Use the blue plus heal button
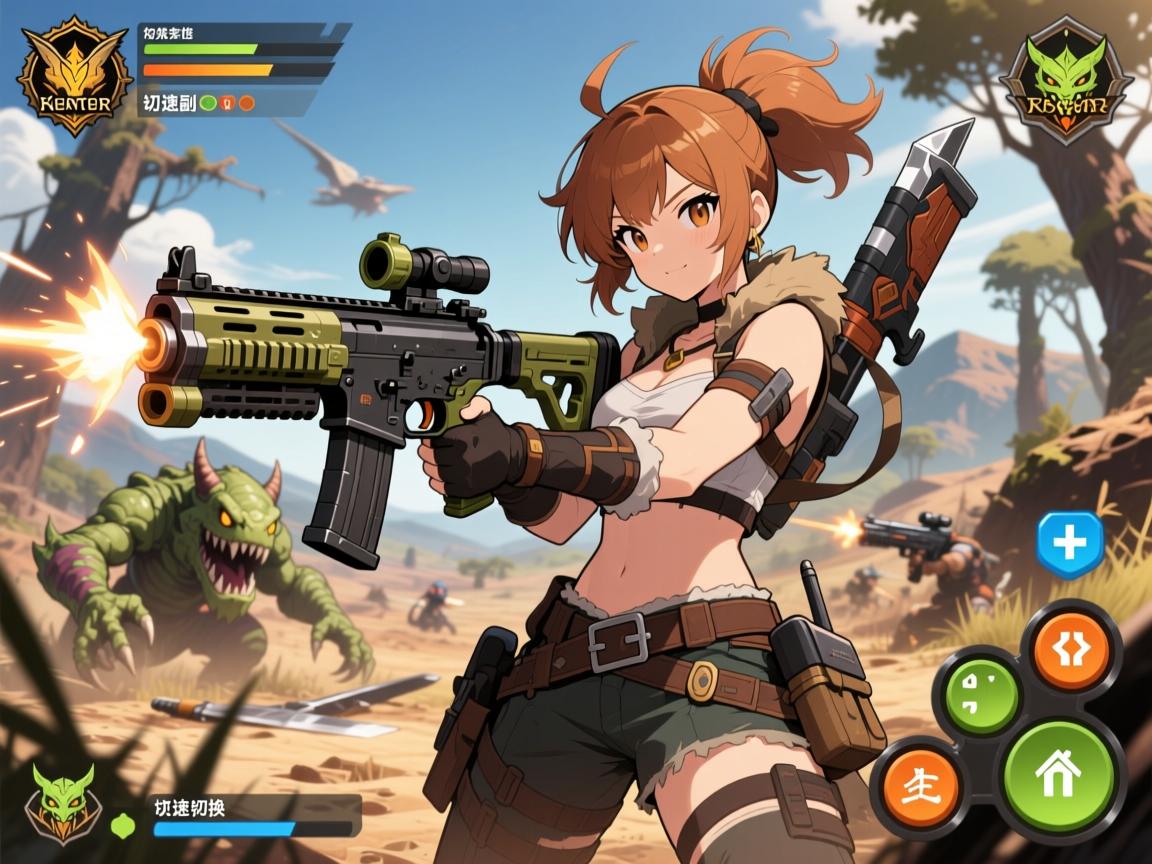 [x=1070, y=544]
